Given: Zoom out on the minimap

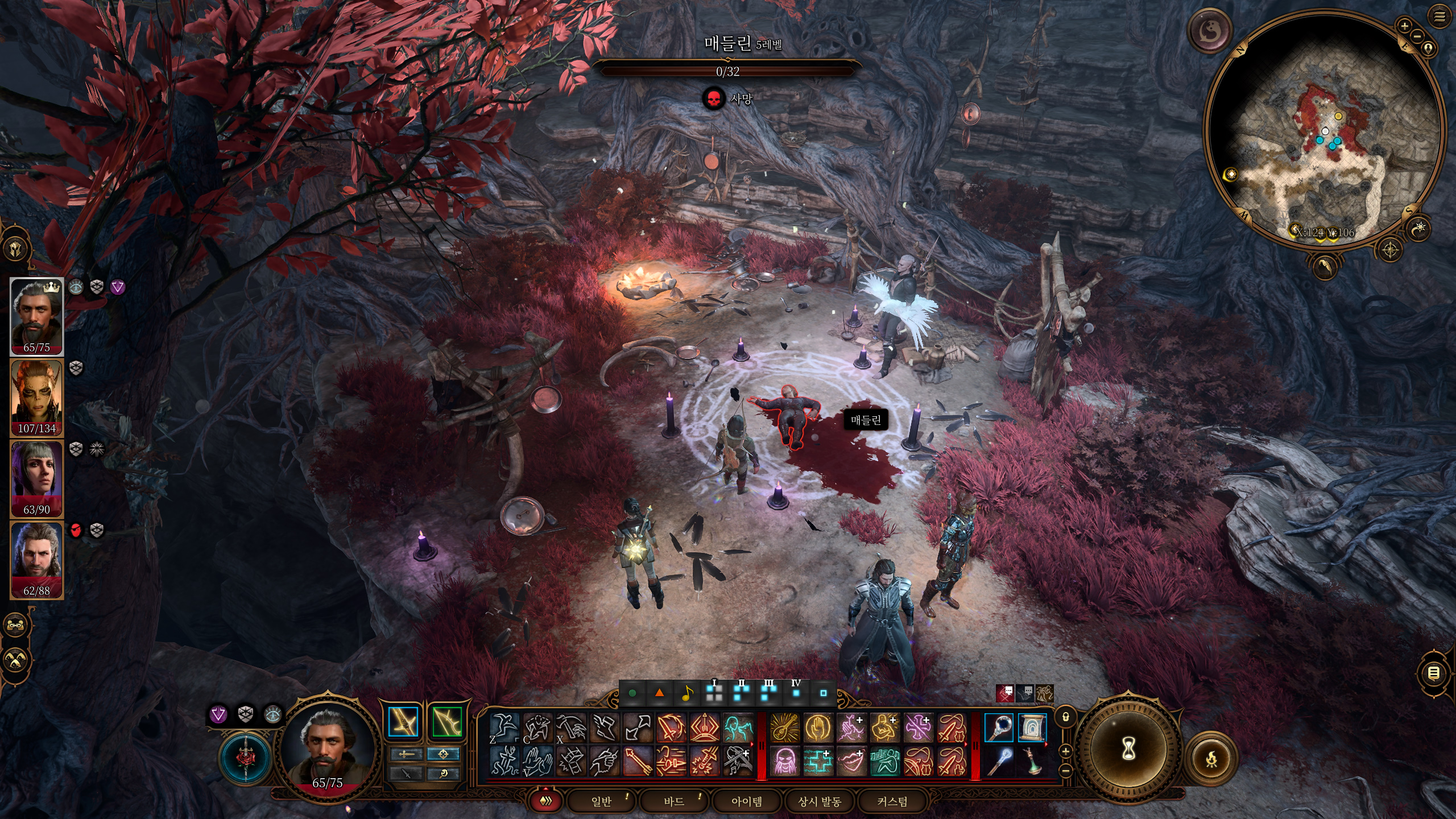Looking at the screenshot, I should [1417, 36].
